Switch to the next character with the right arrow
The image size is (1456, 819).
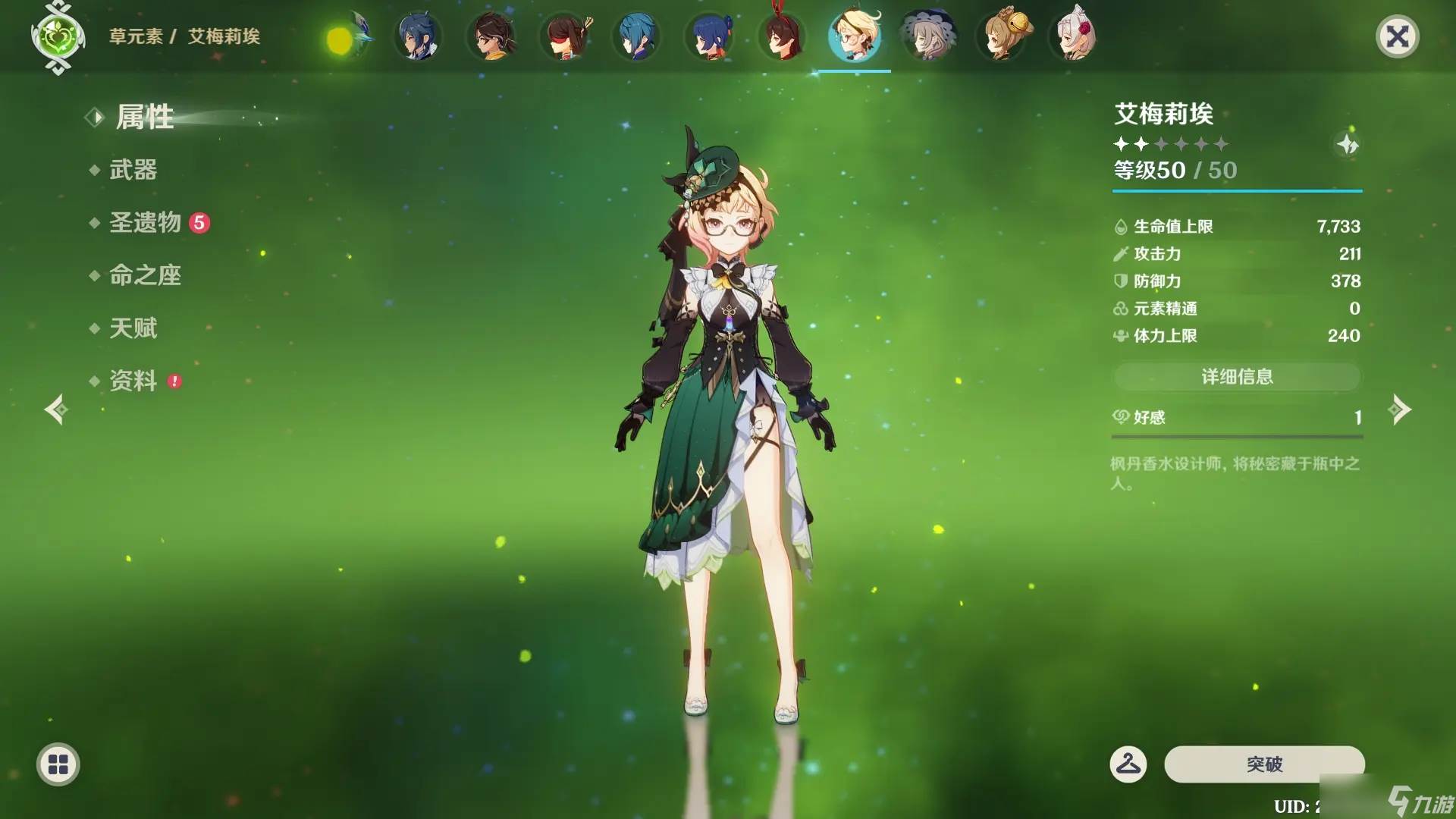pos(1399,410)
